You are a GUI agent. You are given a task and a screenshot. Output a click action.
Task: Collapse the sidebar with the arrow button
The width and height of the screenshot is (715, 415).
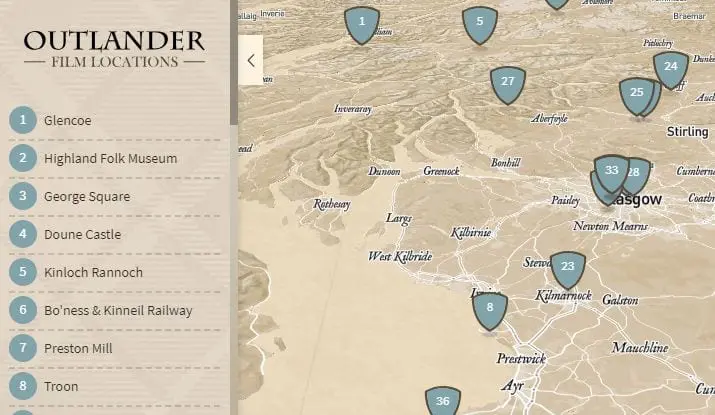250,60
